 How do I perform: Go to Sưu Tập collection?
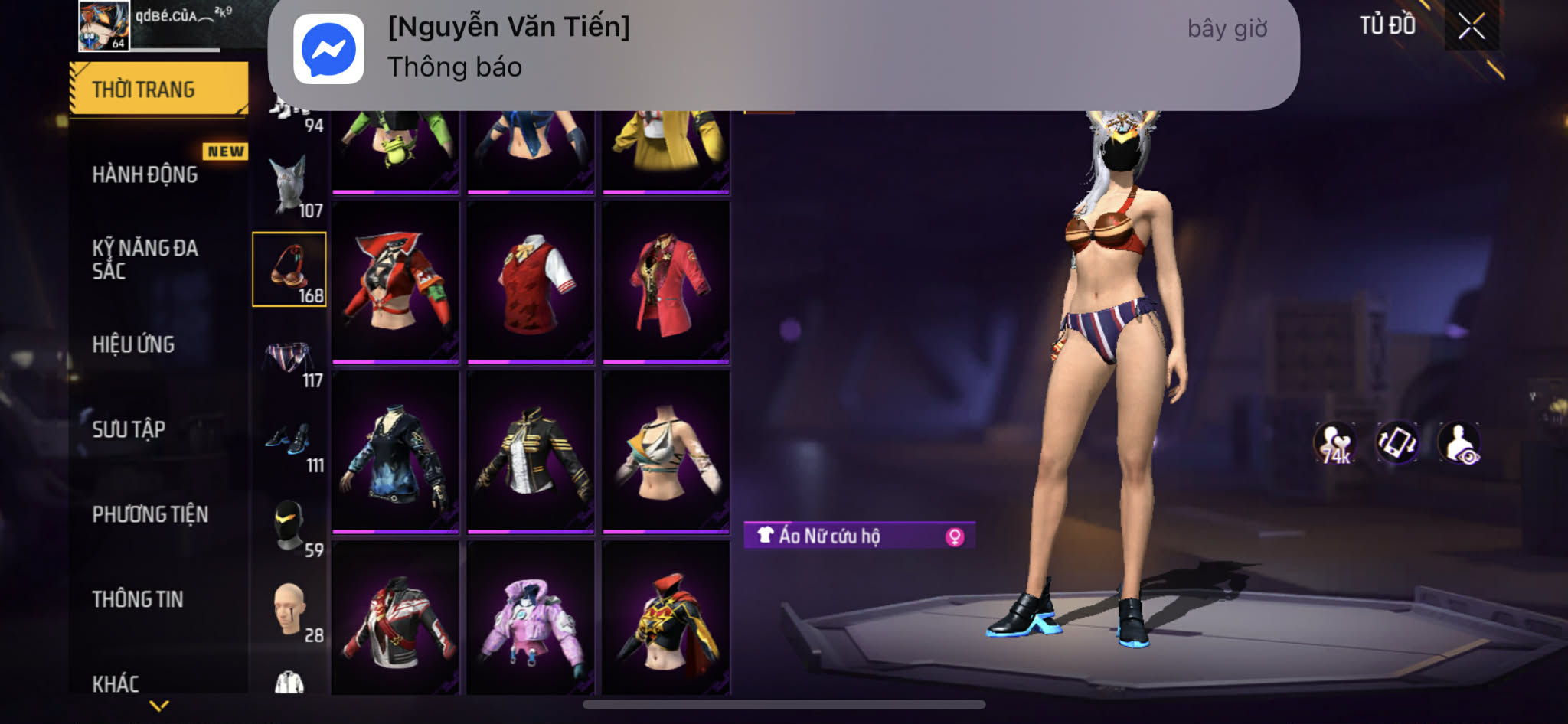click(129, 429)
